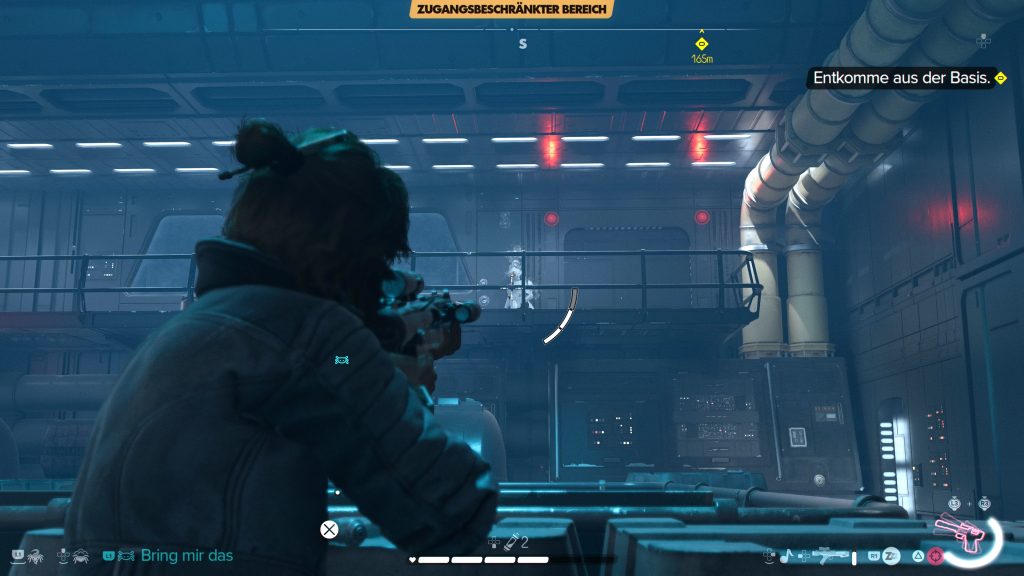Viewport: 1024px width, 576px height.
Task: Click the 'Zugangsbeschränkter Bereich' banner
Action: 511,9
